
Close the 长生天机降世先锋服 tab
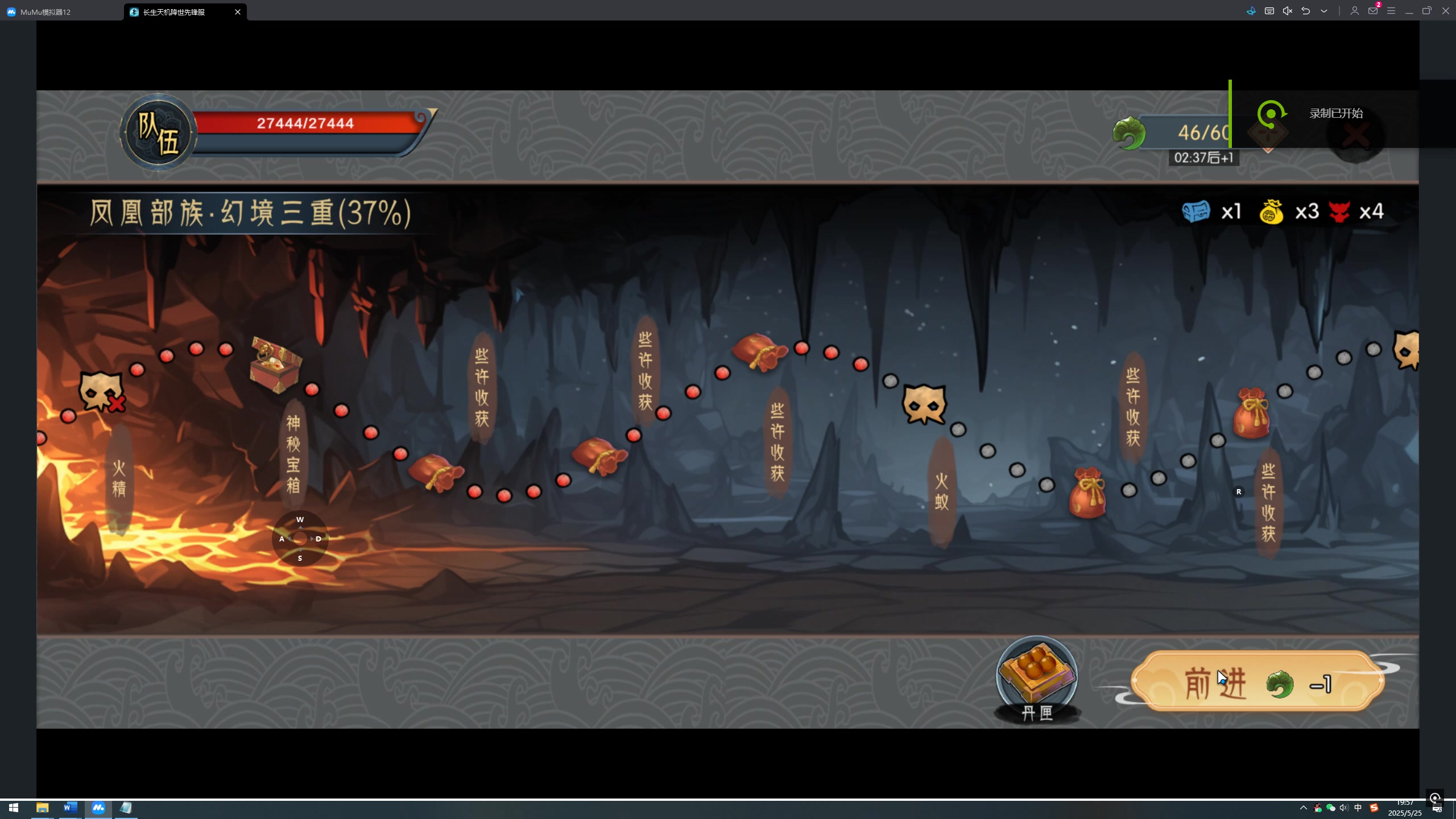click(238, 11)
